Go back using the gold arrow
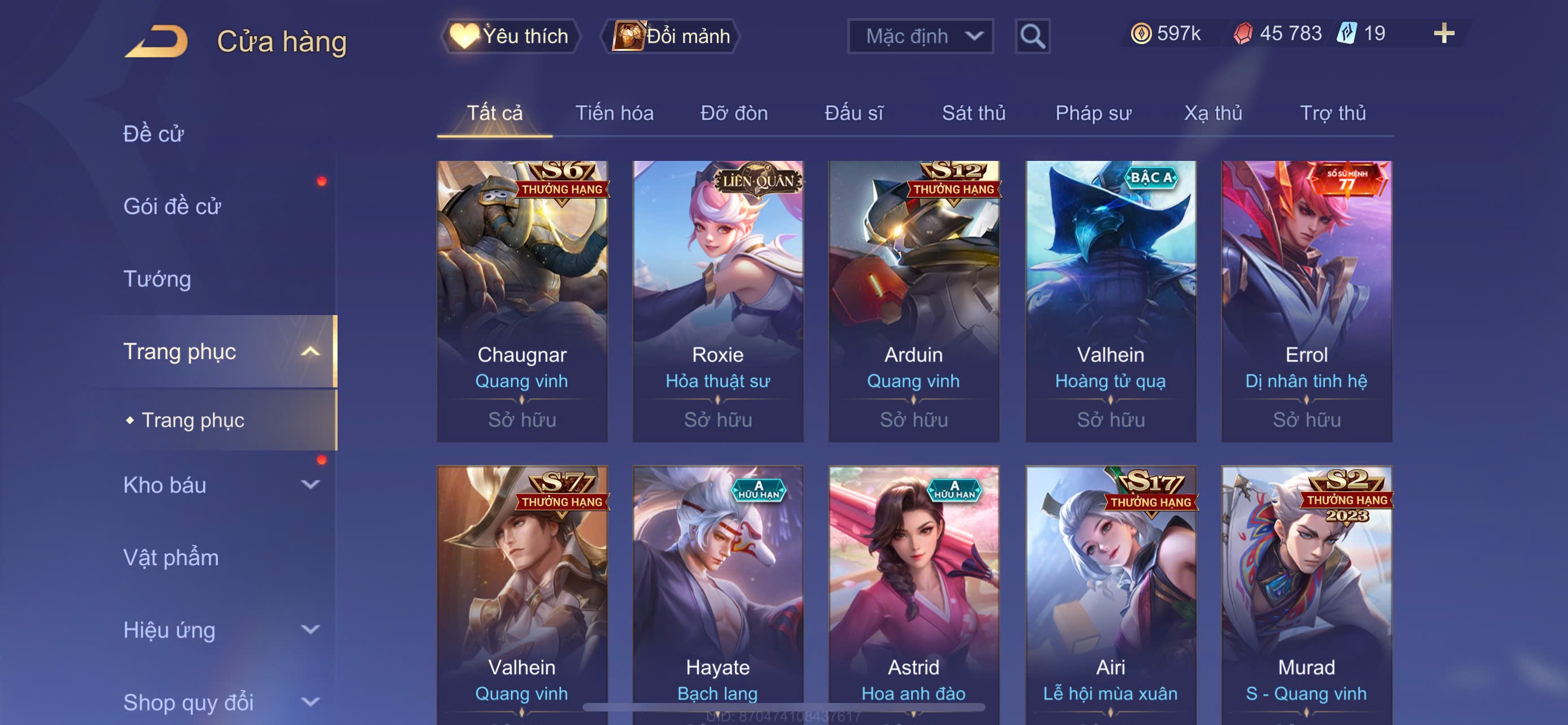 [x=157, y=41]
